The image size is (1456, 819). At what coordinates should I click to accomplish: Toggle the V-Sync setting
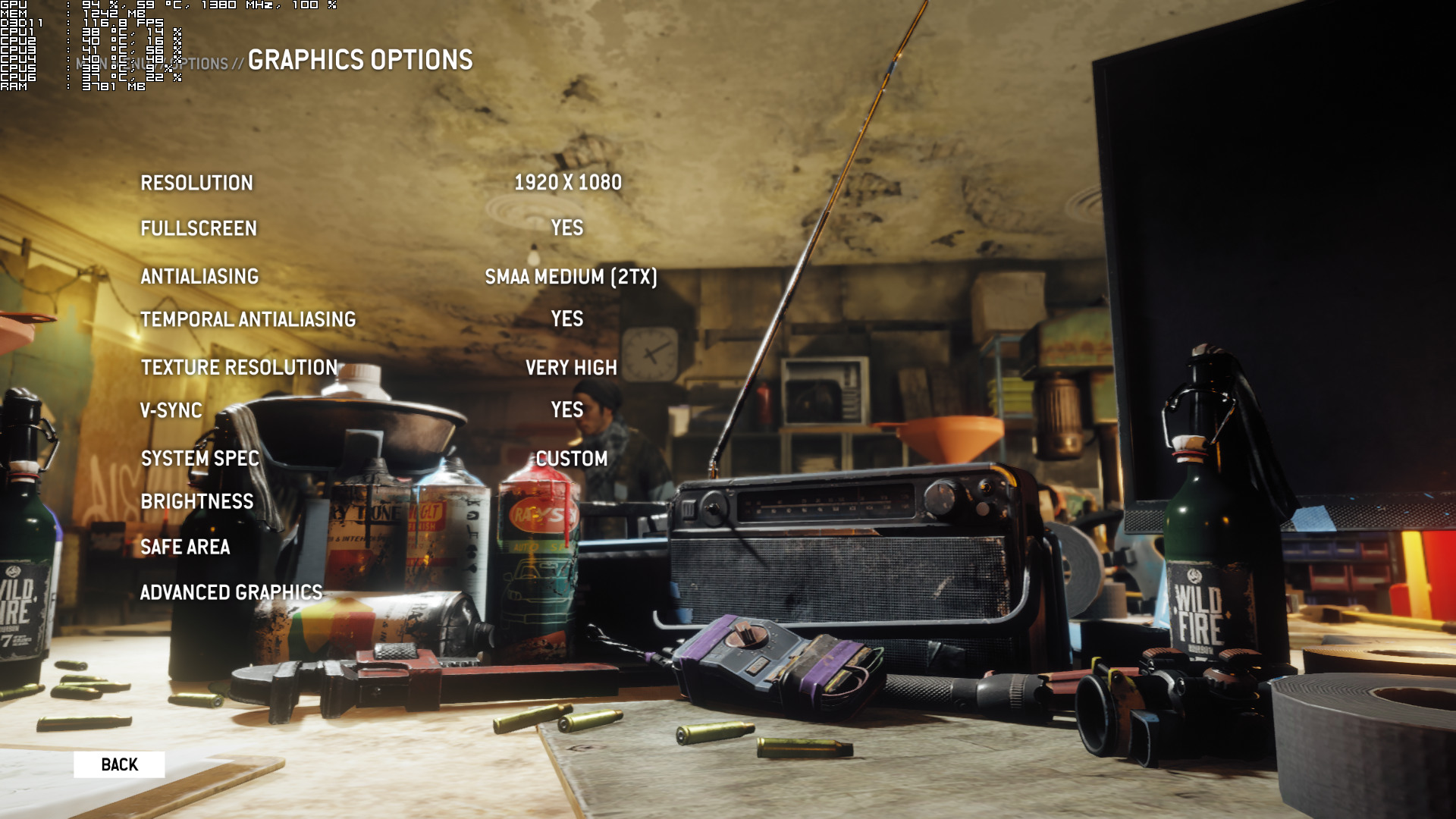point(171,410)
